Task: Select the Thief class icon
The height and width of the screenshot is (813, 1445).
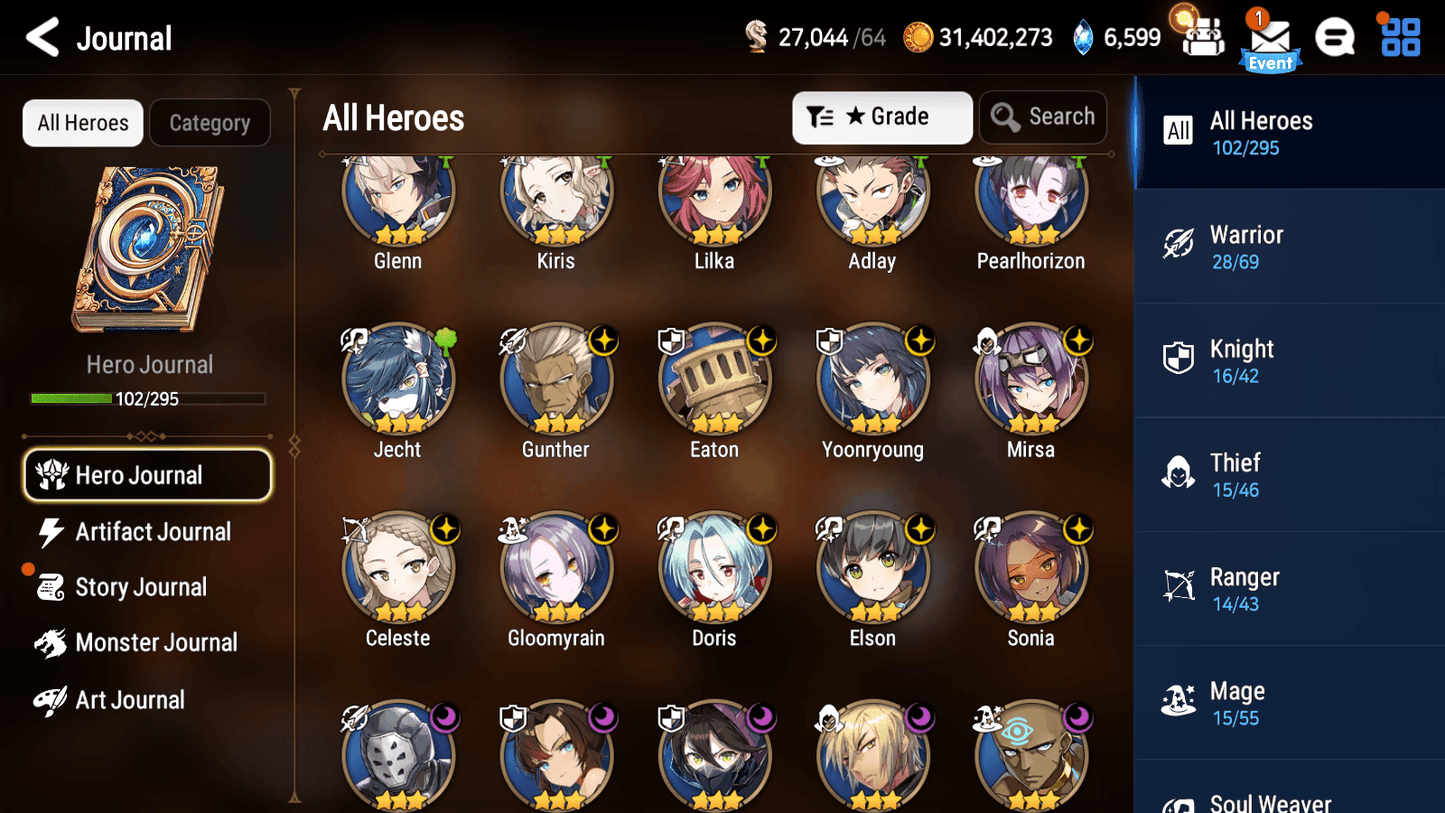Action: [1179, 473]
